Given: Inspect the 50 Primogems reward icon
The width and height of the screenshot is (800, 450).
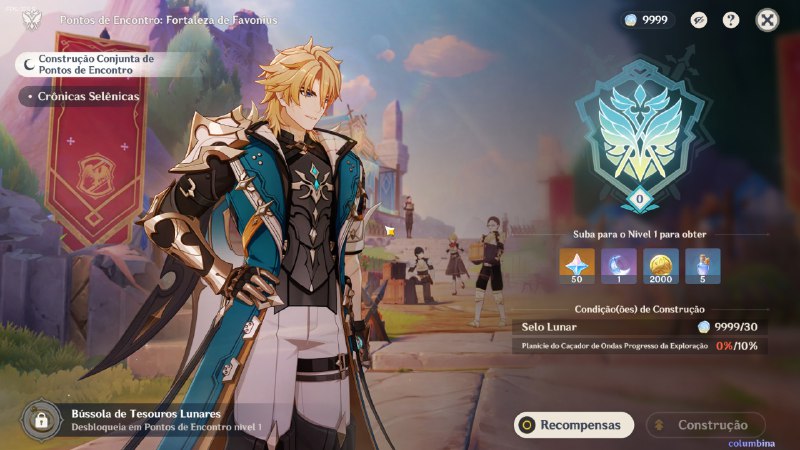Looking at the screenshot, I should 577,266.
